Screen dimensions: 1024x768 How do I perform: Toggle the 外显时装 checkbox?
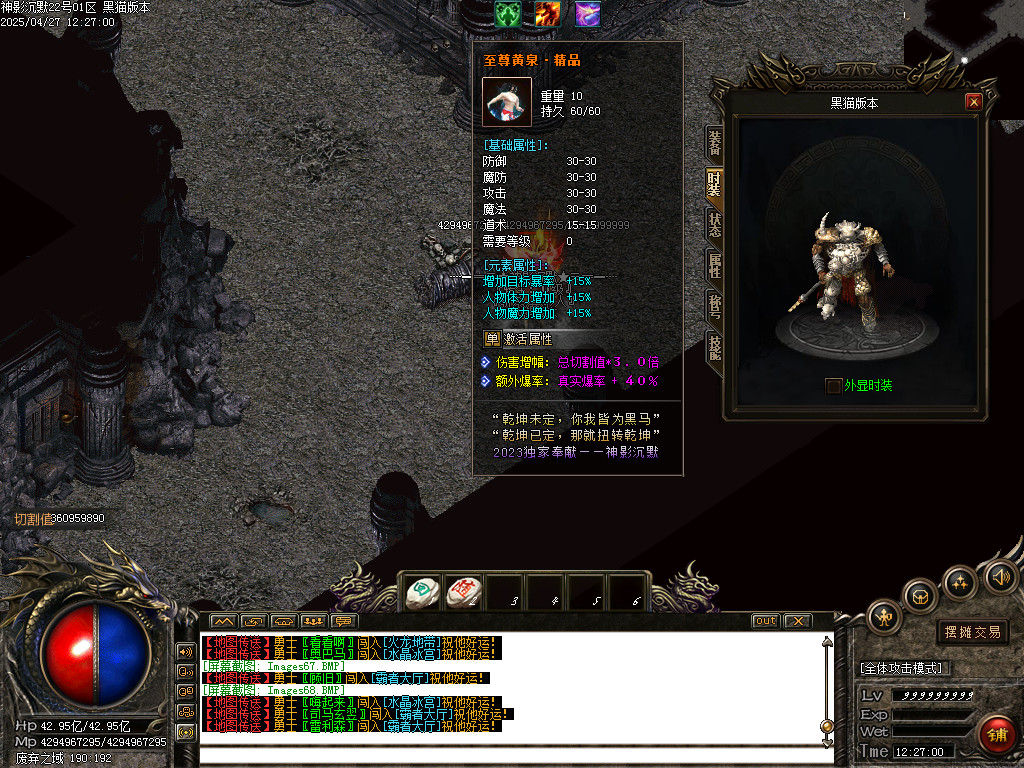pos(833,386)
